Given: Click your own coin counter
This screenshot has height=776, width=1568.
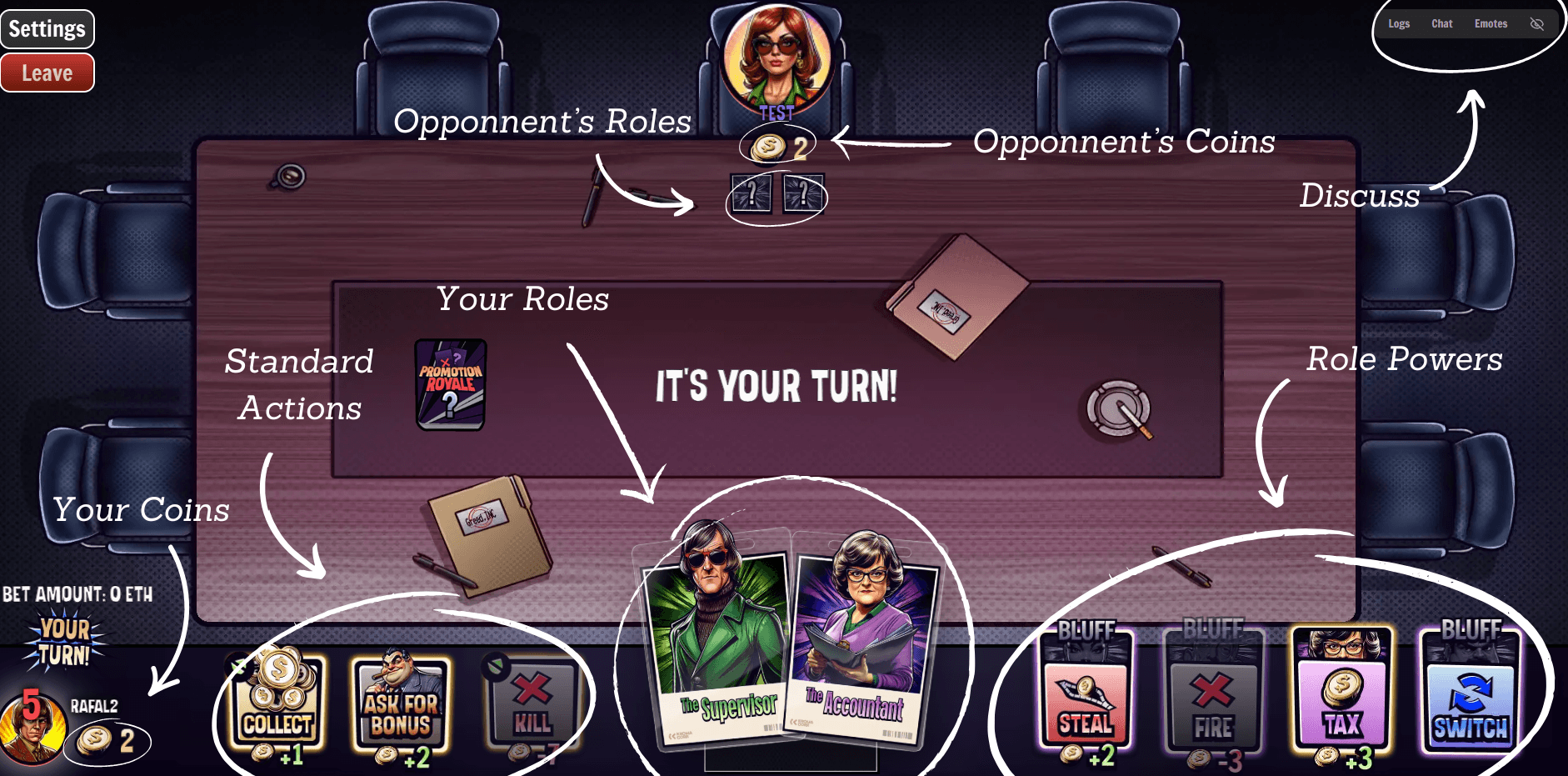Looking at the screenshot, I should pyautogui.click(x=108, y=740).
